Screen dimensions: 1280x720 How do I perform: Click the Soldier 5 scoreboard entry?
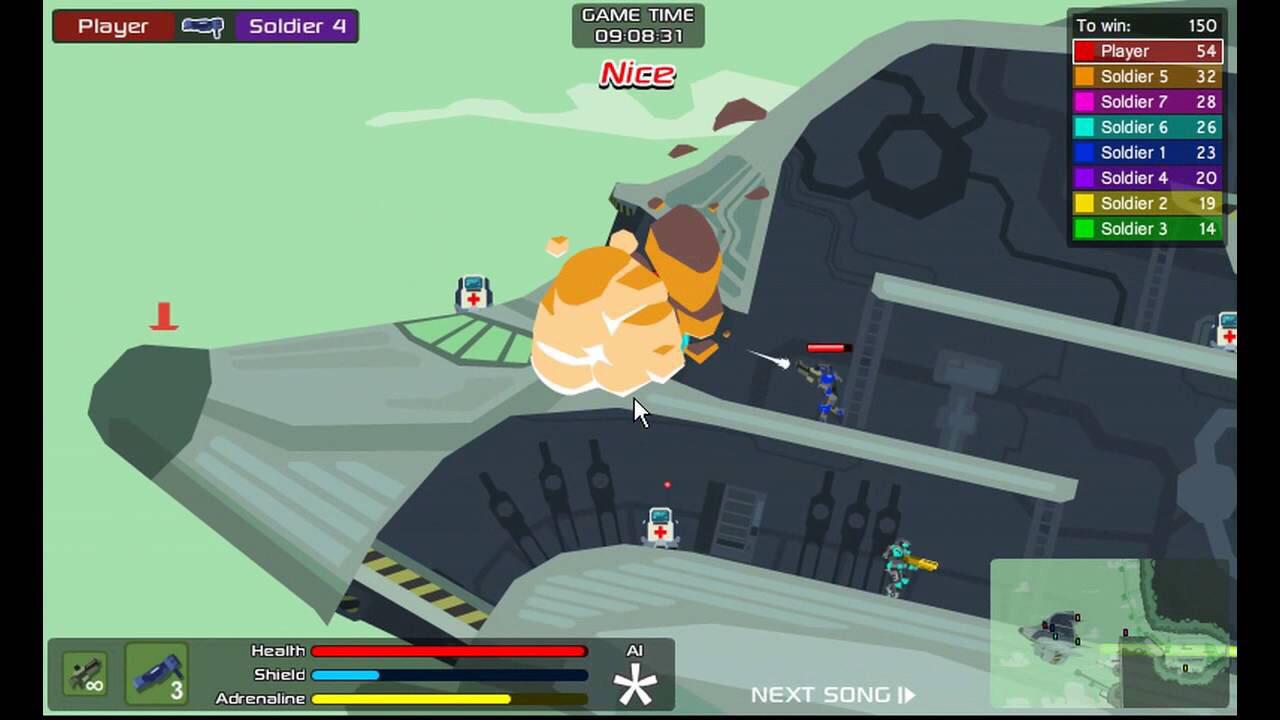pos(1147,76)
